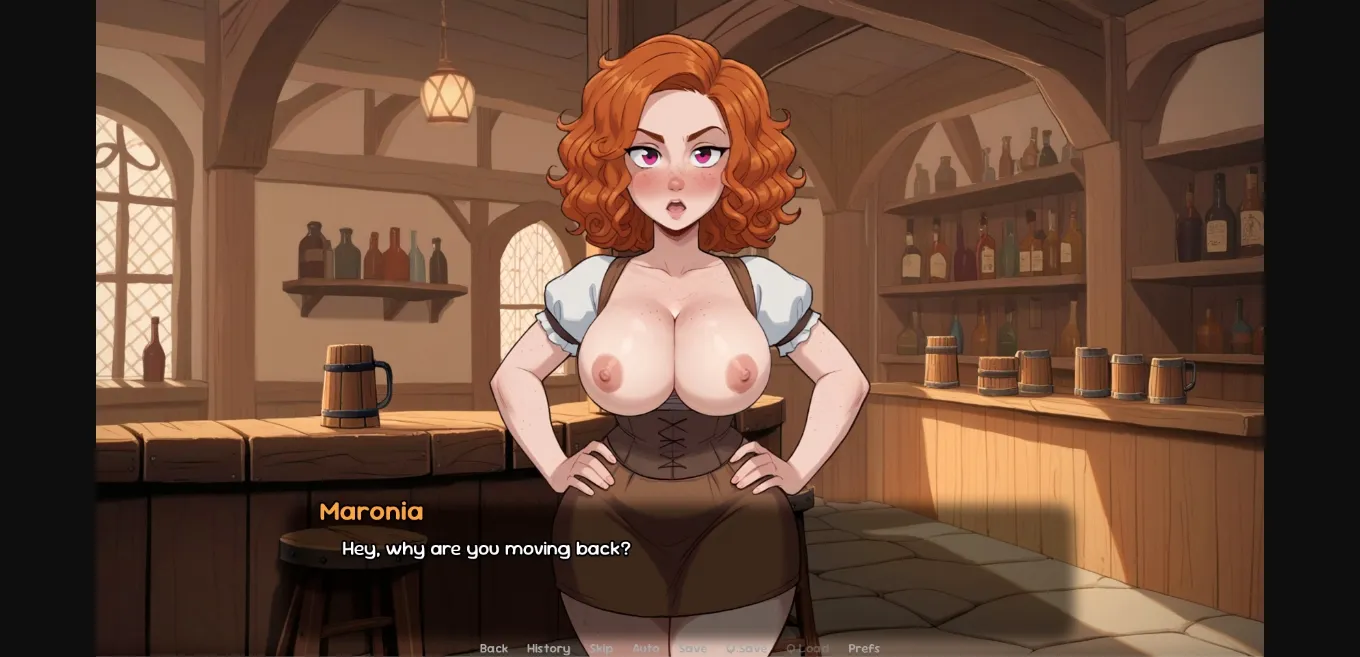Quick load with Q.Load
1360x657 pixels.
[807, 648]
